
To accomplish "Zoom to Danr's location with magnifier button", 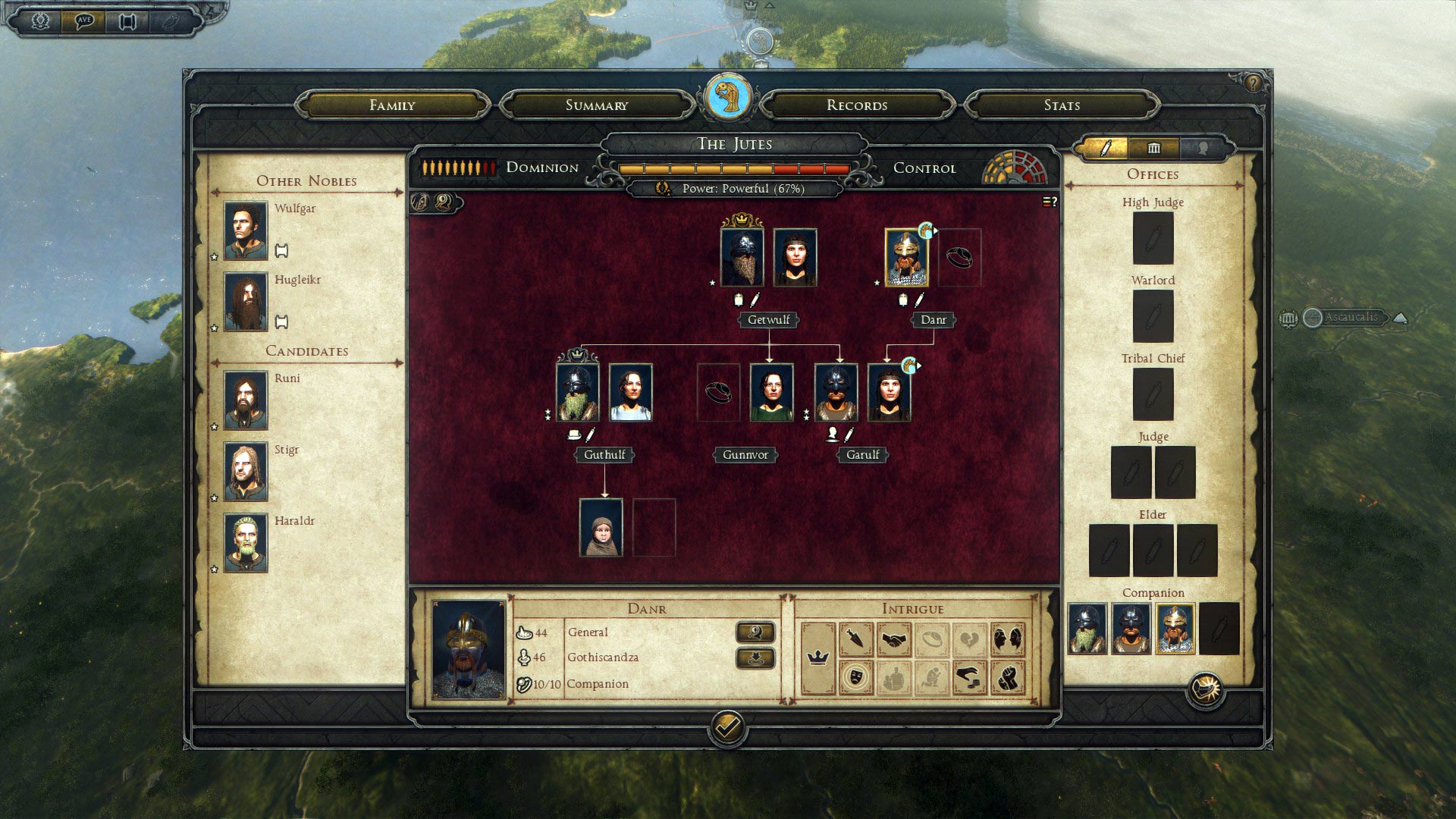I will click(x=755, y=632).
